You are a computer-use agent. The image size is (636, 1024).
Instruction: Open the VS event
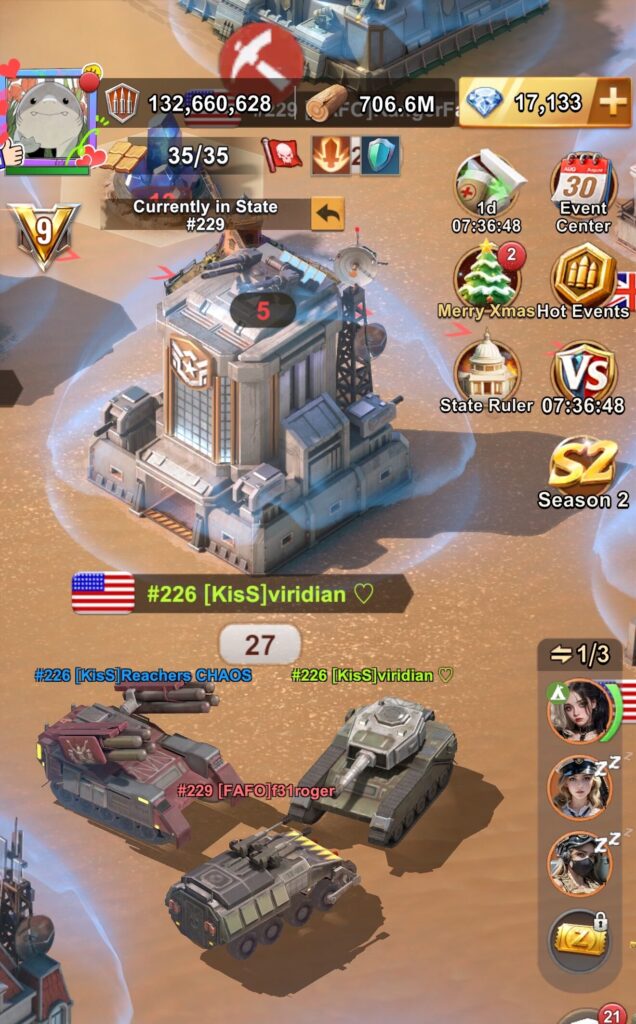click(x=584, y=373)
